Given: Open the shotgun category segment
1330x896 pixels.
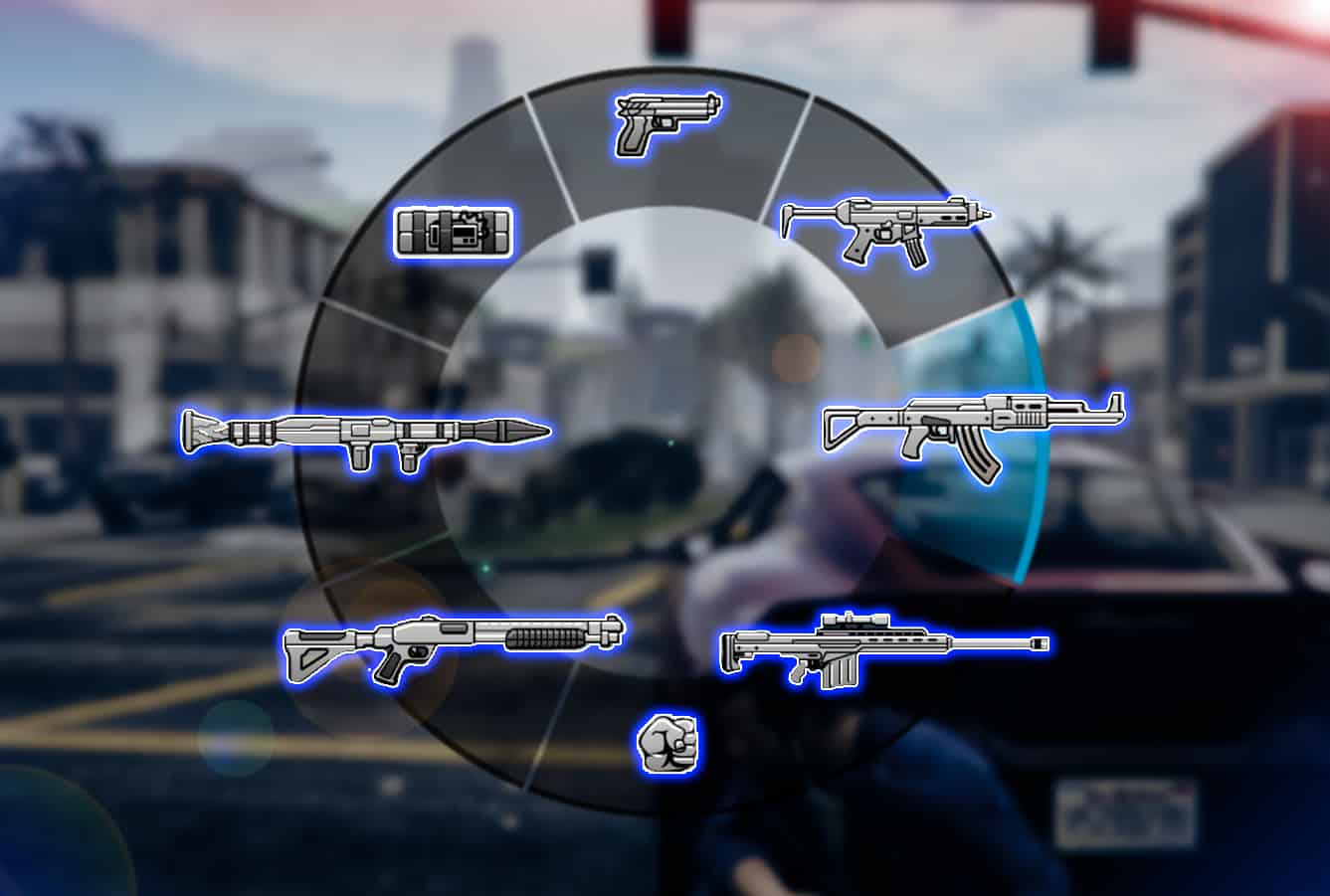Looking at the screenshot, I should 453,644.
